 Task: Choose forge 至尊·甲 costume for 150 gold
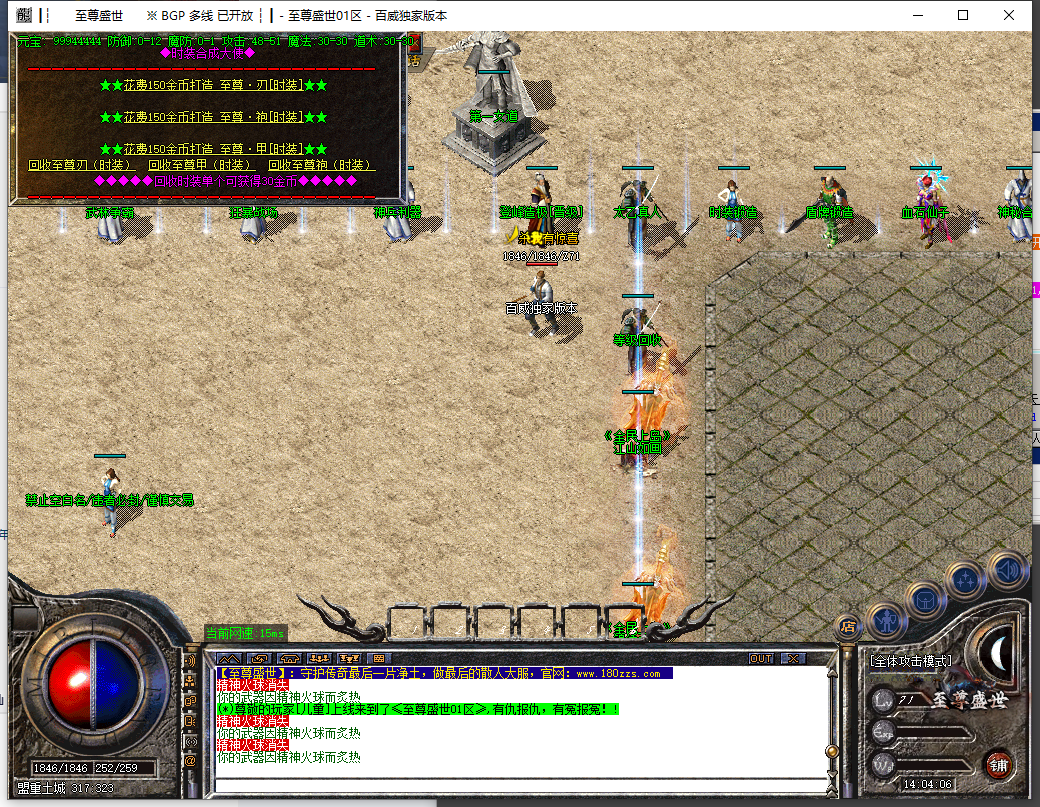(213, 149)
